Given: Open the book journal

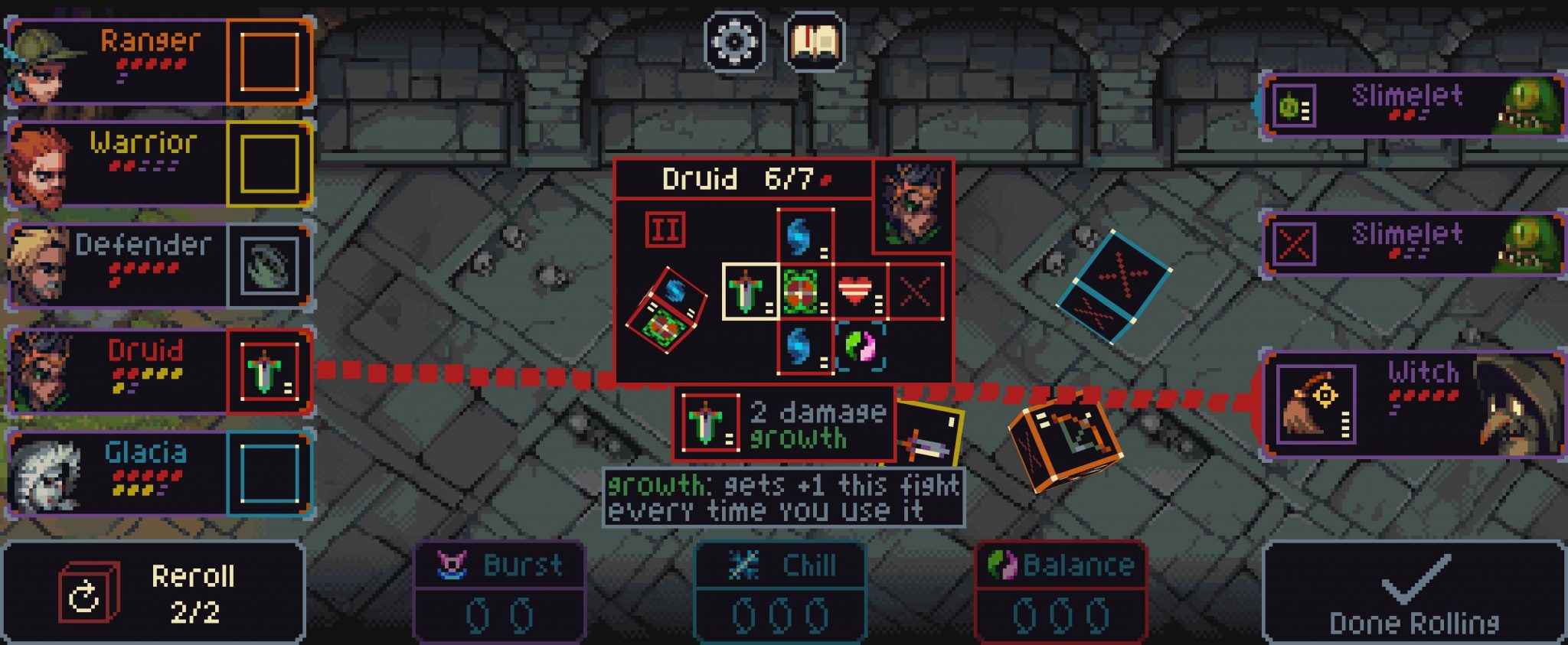Looking at the screenshot, I should pos(815,41).
